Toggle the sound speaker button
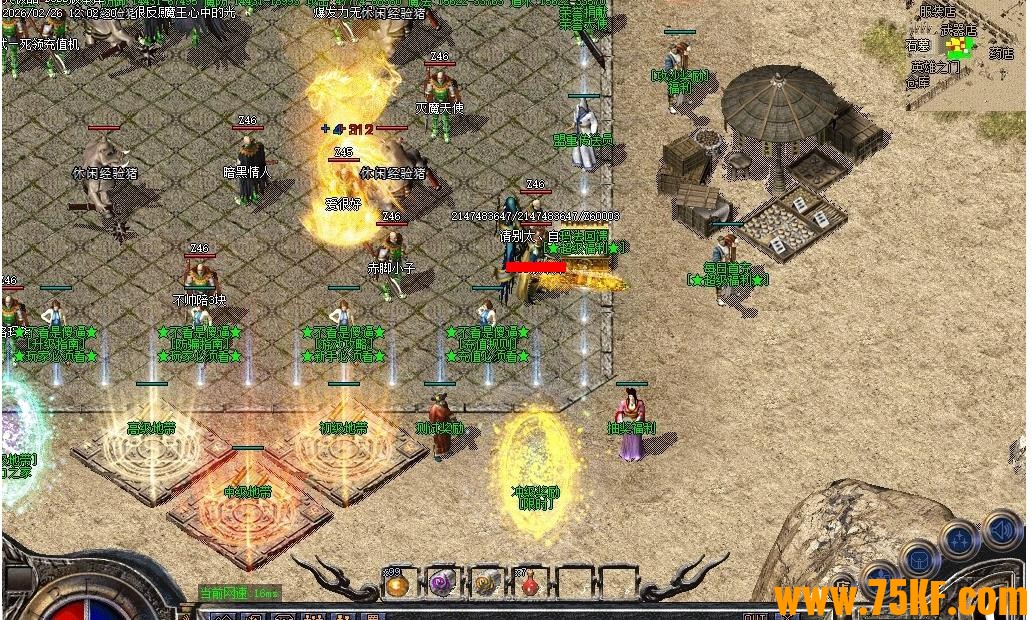 [1001, 529]
